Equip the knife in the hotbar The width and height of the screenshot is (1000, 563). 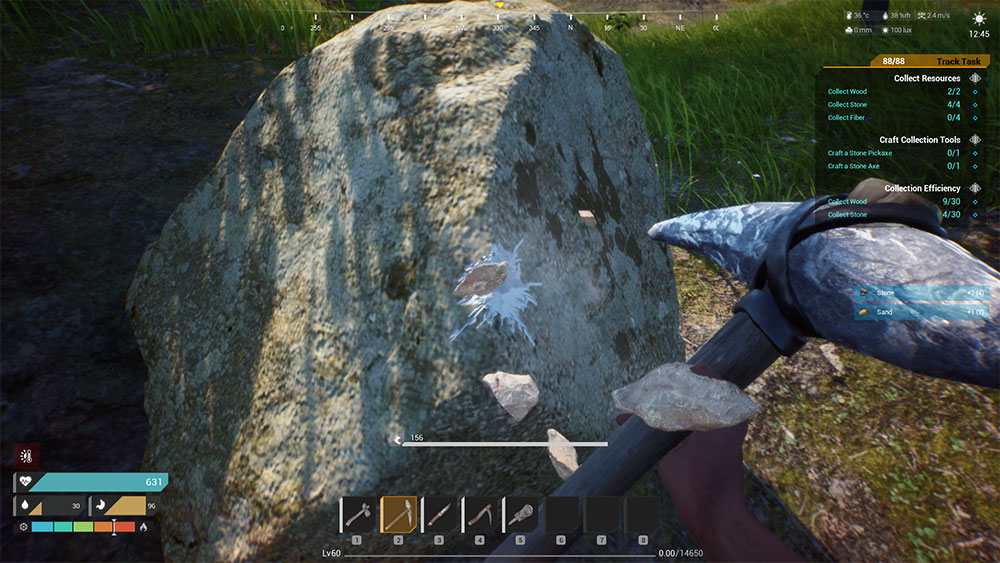pyautogui.click(x=439, y=515)
